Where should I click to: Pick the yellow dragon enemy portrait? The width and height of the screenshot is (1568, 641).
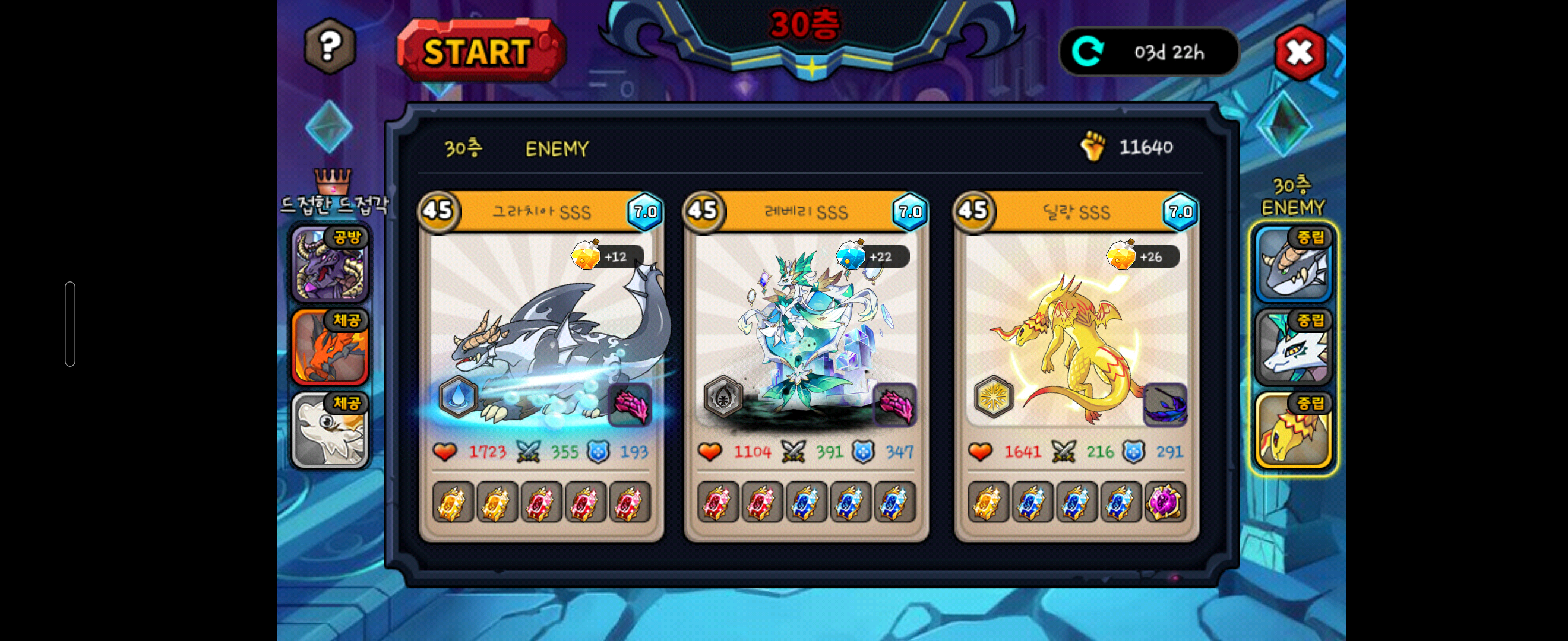click(x=1292, y=430)
